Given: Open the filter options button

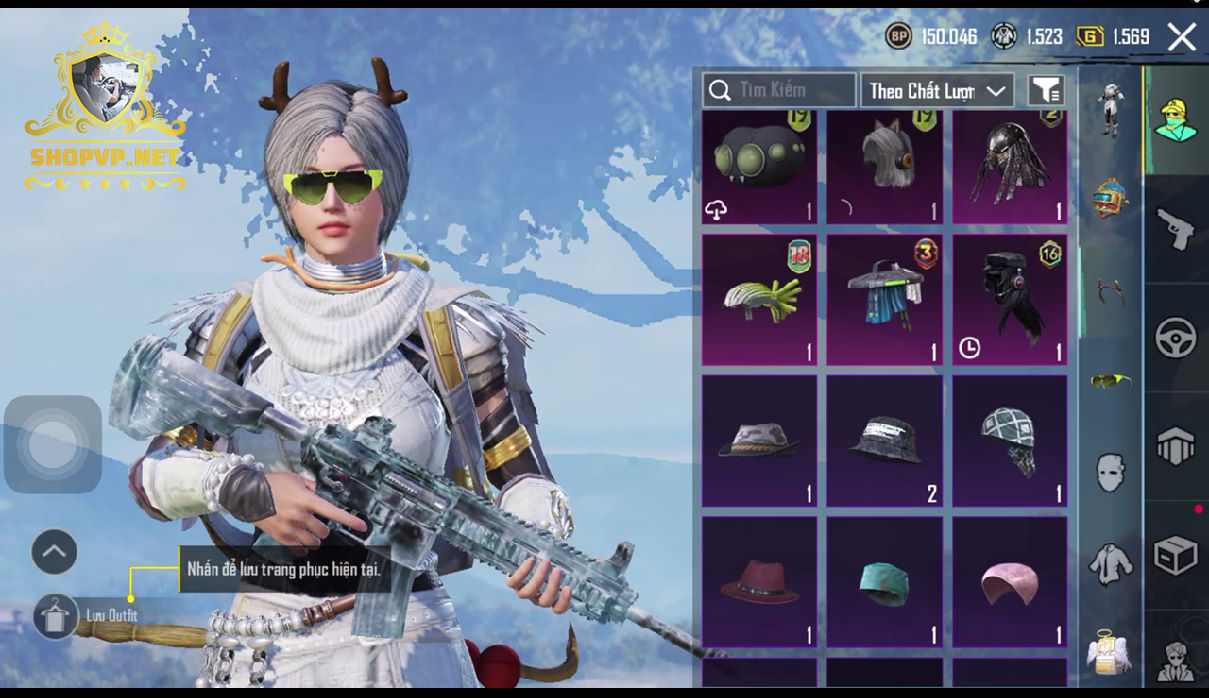Looking at the screenshot, I should [1045, 91].
